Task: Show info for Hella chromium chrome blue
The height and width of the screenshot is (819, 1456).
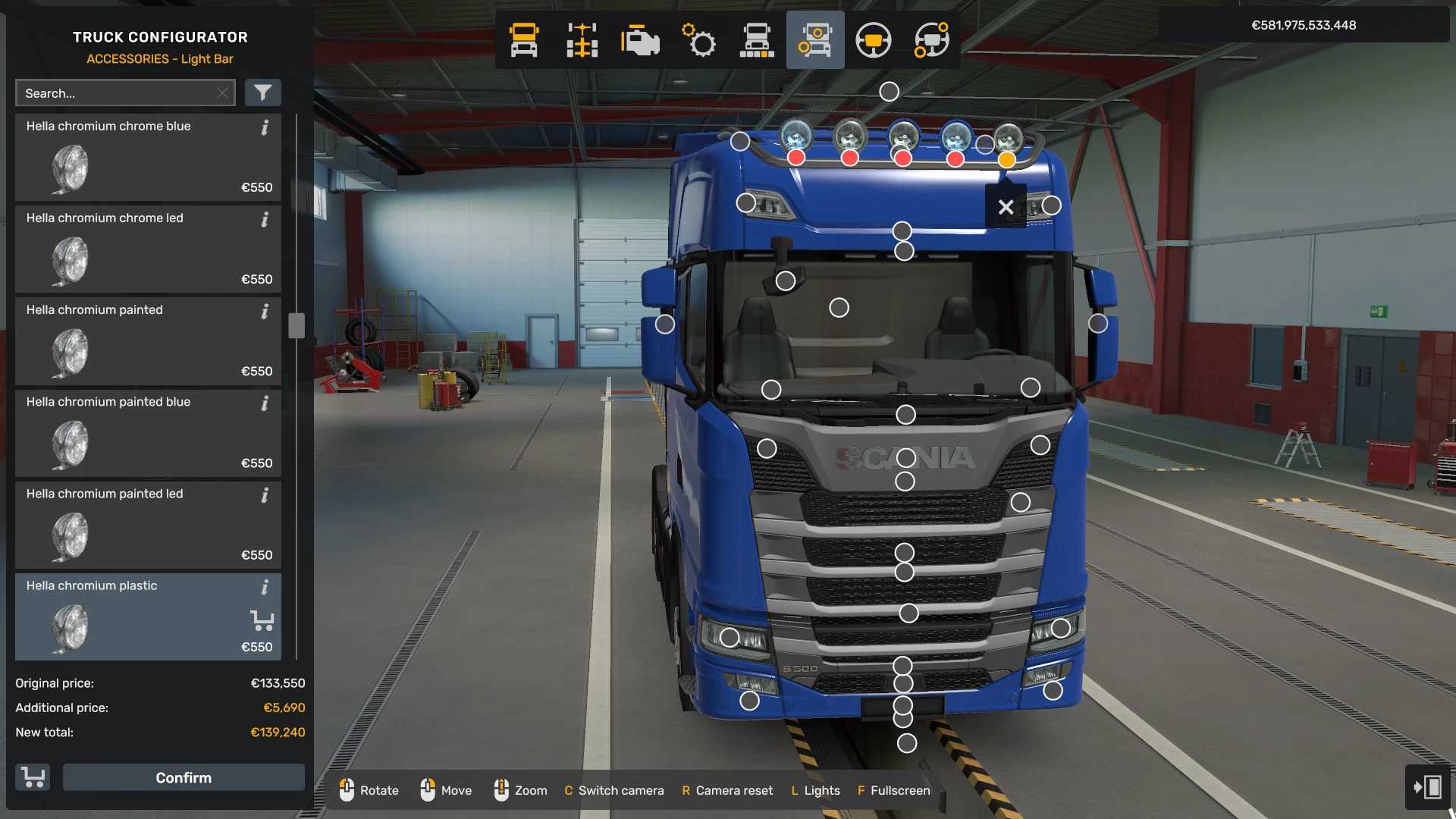Action: coord(265,127)
